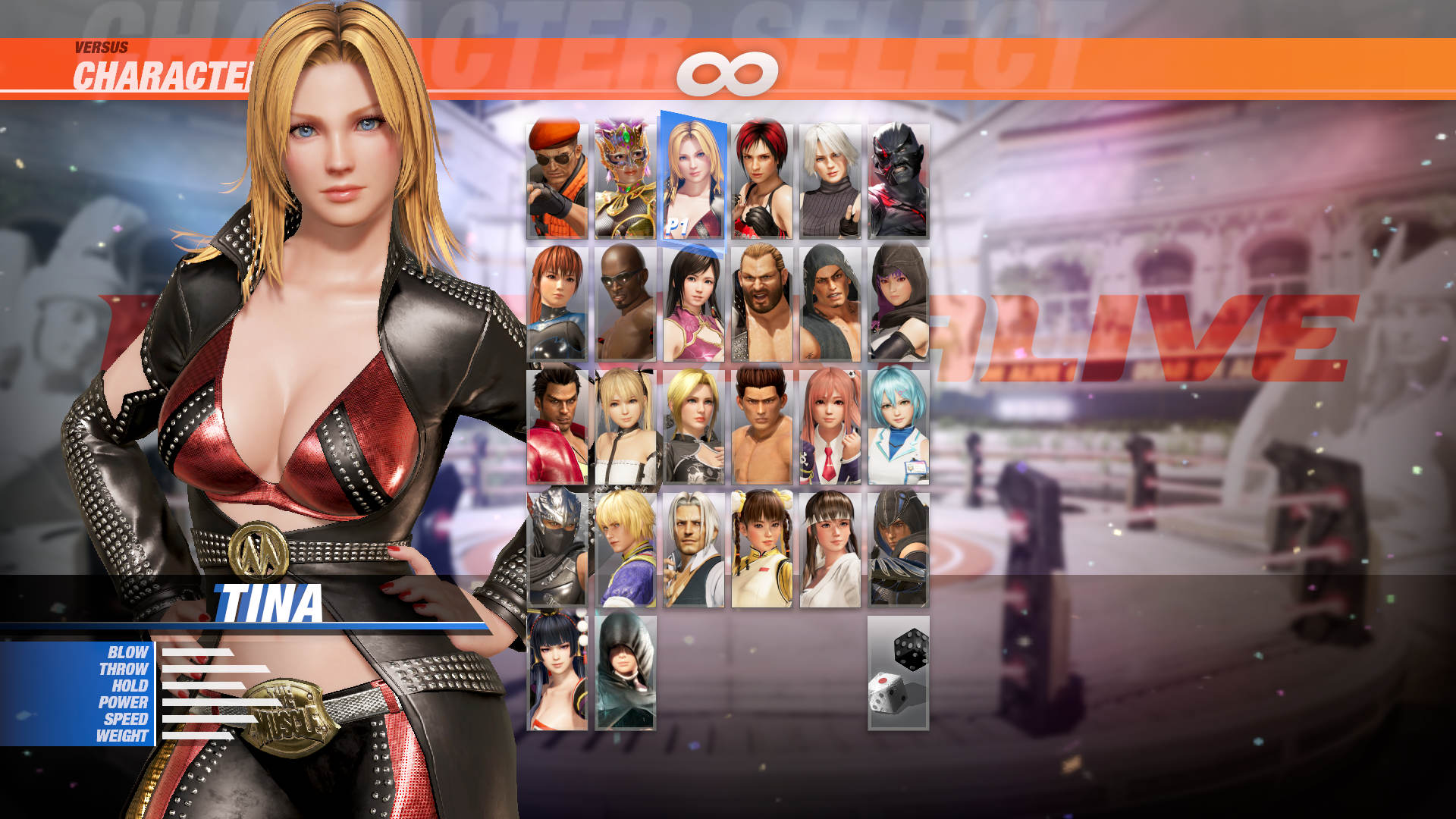Choose Zack with the sunglasses
The width and height of the screenshot is (1456, 819).
[x=626, y=303]
